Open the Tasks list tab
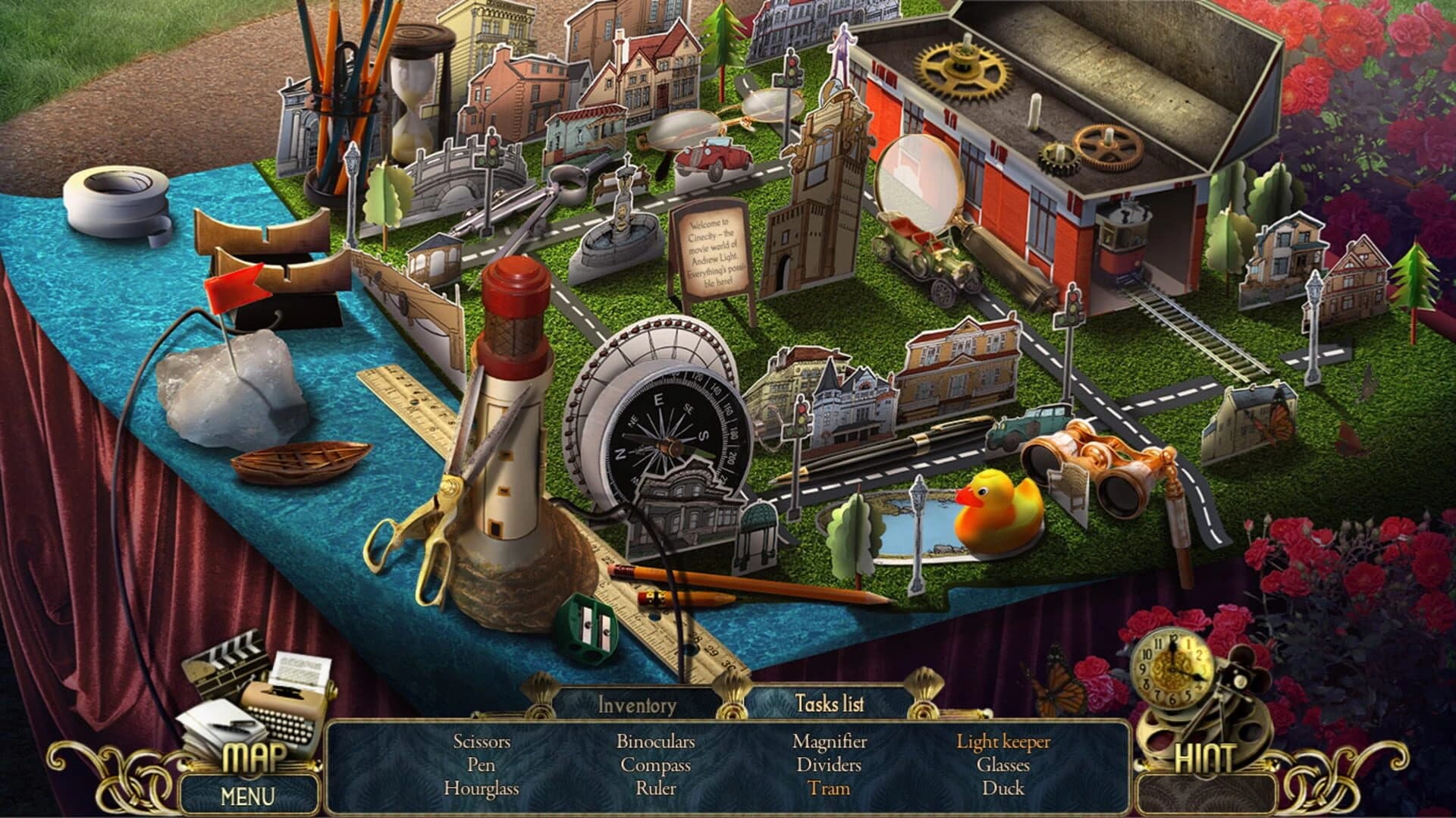 pyautogui.click(x=832, y=704)
